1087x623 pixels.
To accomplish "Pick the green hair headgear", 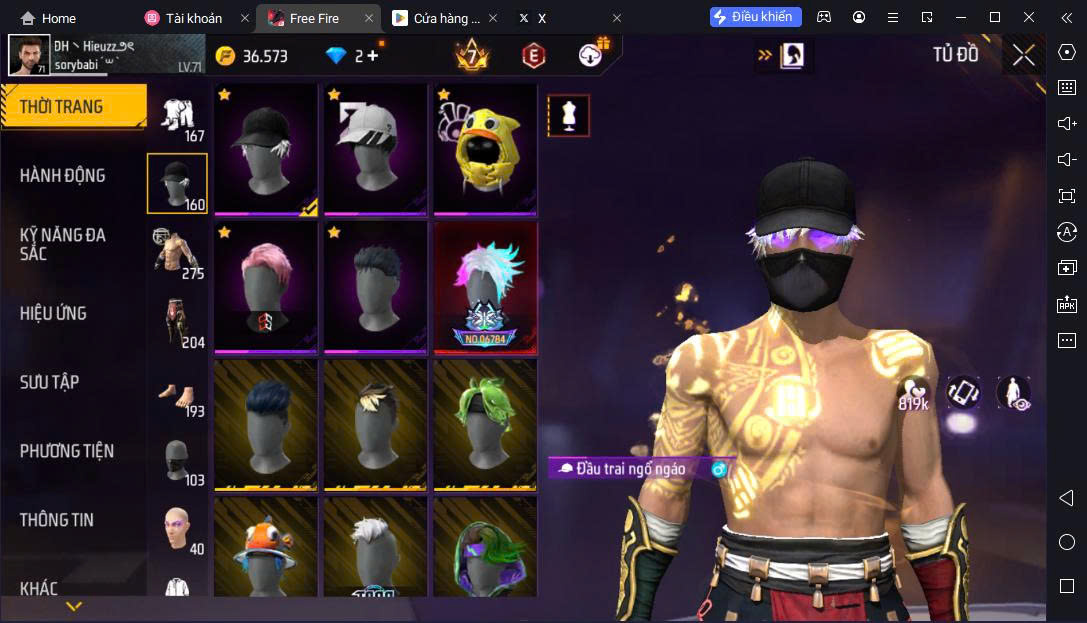I will click(x=485, y=425).
